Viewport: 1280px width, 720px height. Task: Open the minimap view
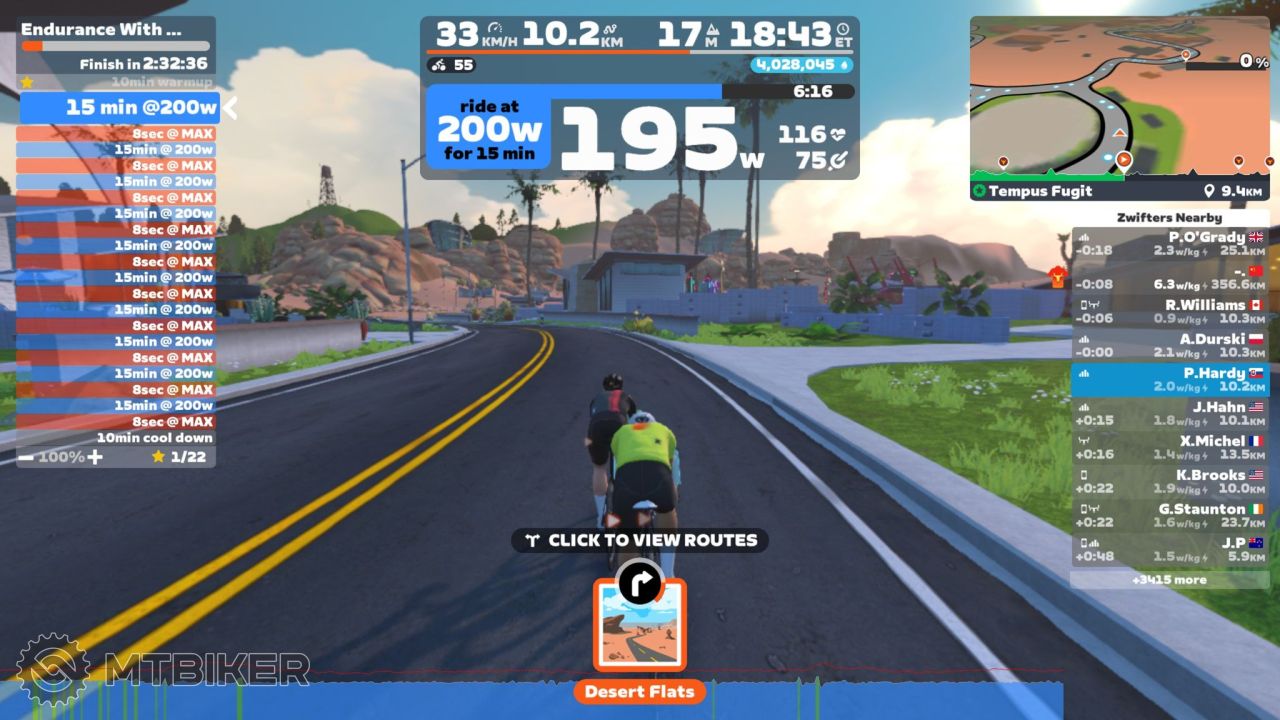pyautogui.click(x=1119, y=95)
